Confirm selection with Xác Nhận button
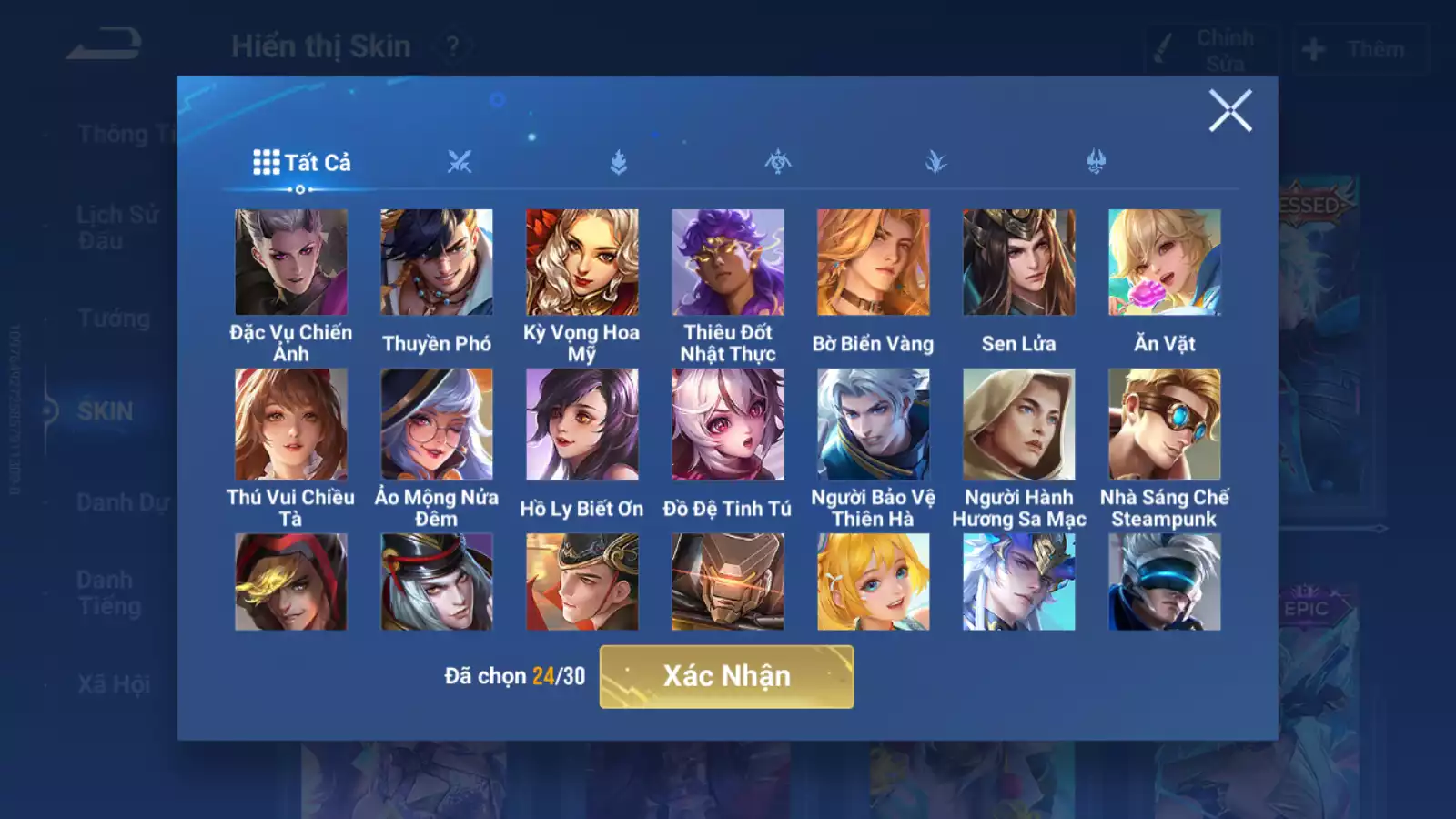The image size is (1456, 819). (x=726, y=676)
